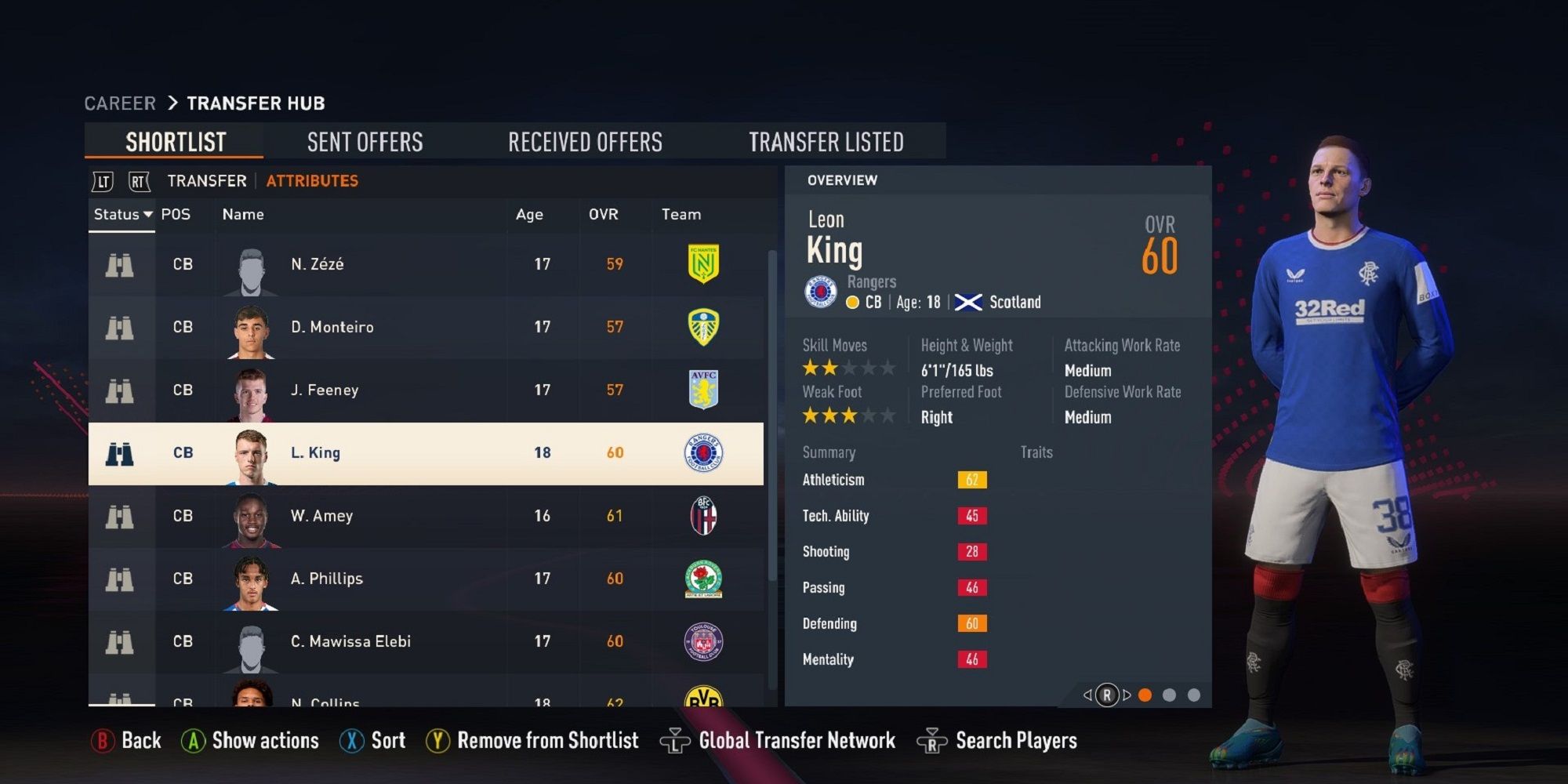Click the Global Transfer Network controller icon
The width and height of the screenshot is (1568, 784).
coord(676,739)
